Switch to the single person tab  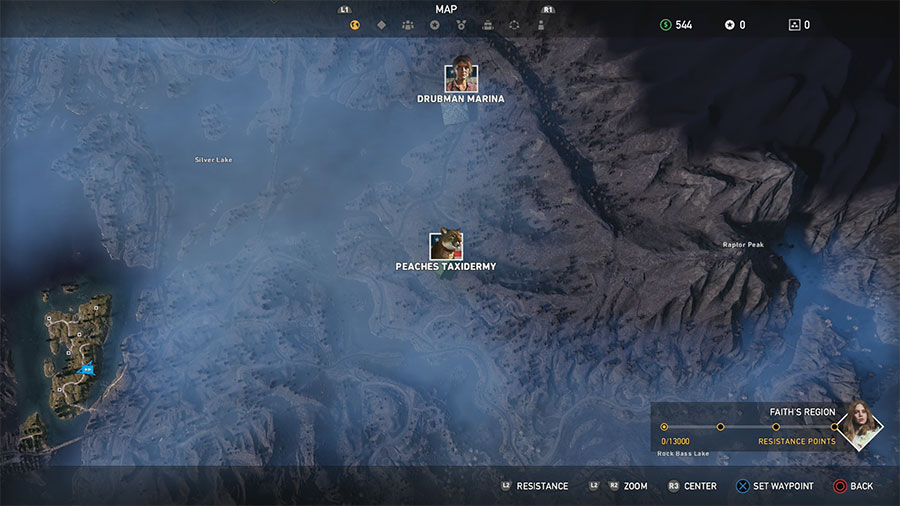(540, 25)
